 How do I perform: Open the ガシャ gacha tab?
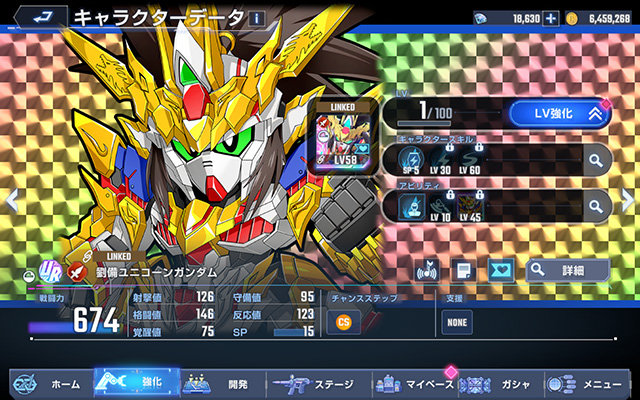point(501,383)
